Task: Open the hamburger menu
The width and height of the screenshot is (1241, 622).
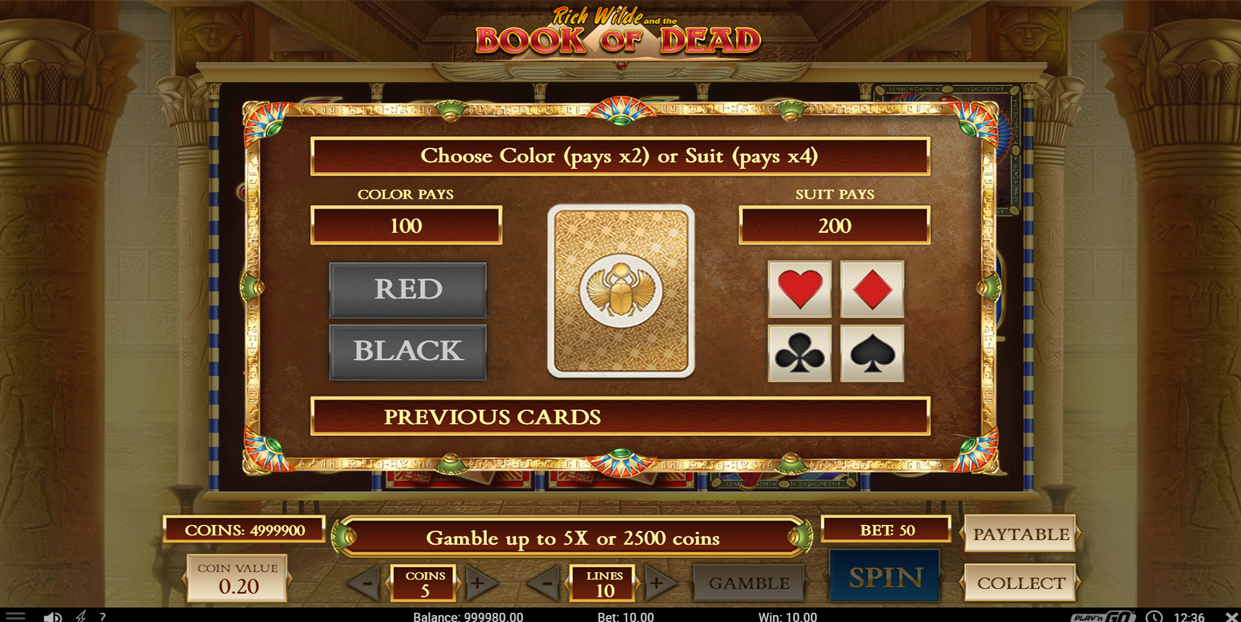Action: (15, 616)
